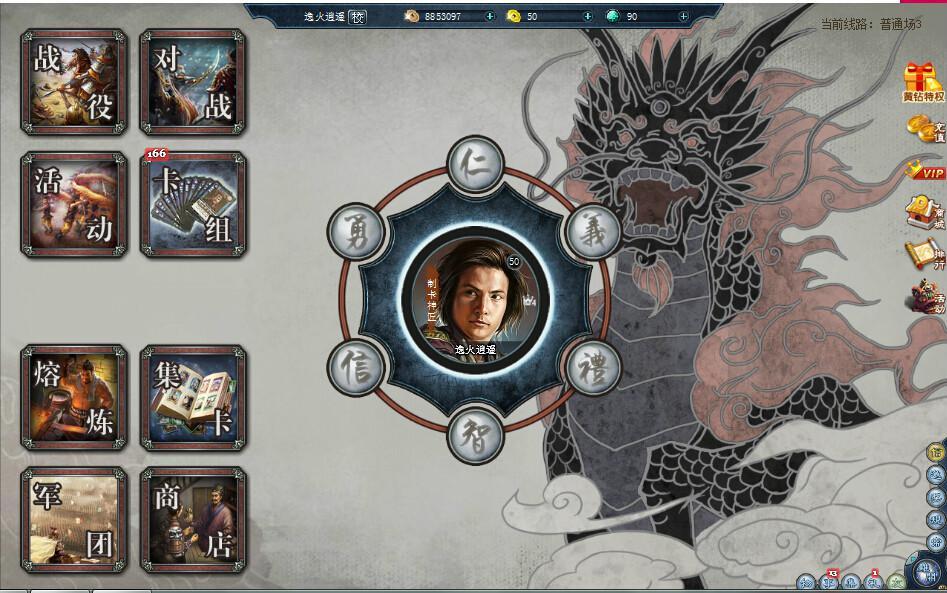947x593 pixels.
Task: Open the 充值 recharge gold coins icon
Action: tap(923, 129)
